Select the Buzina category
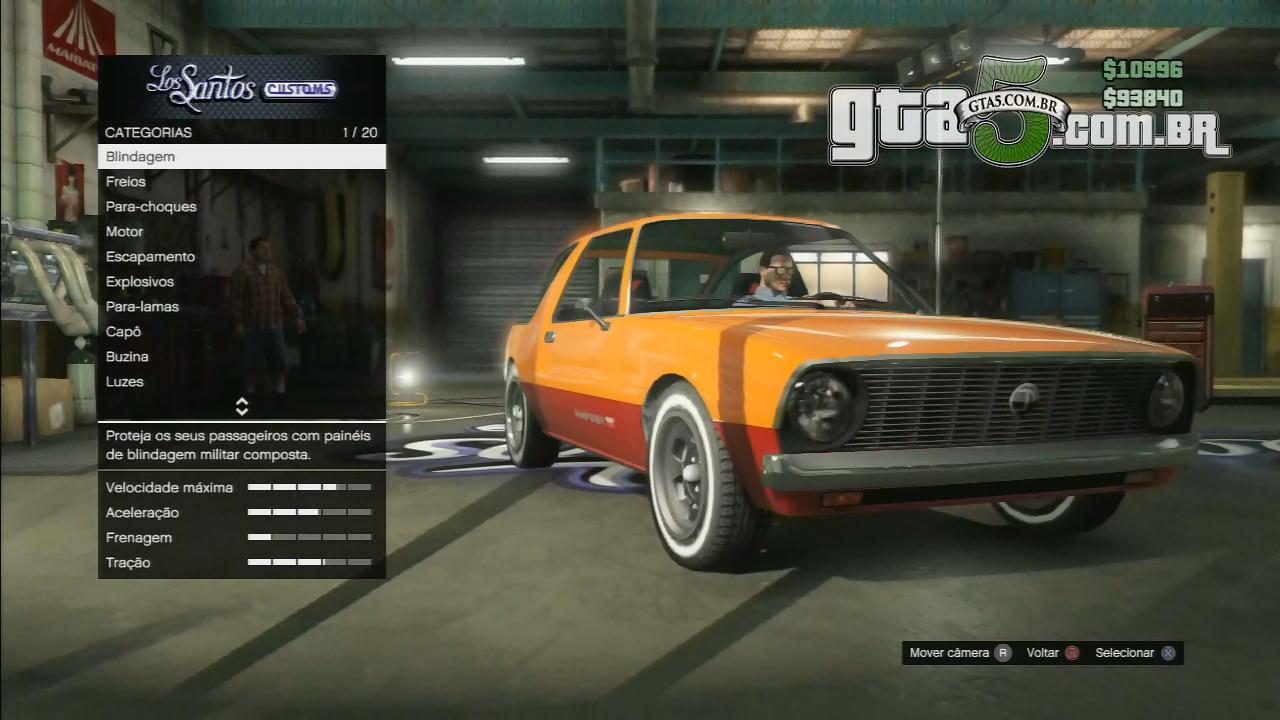The width and height of the screenshot is (1280, 720). pyautogui.click(x=127, y=356)
